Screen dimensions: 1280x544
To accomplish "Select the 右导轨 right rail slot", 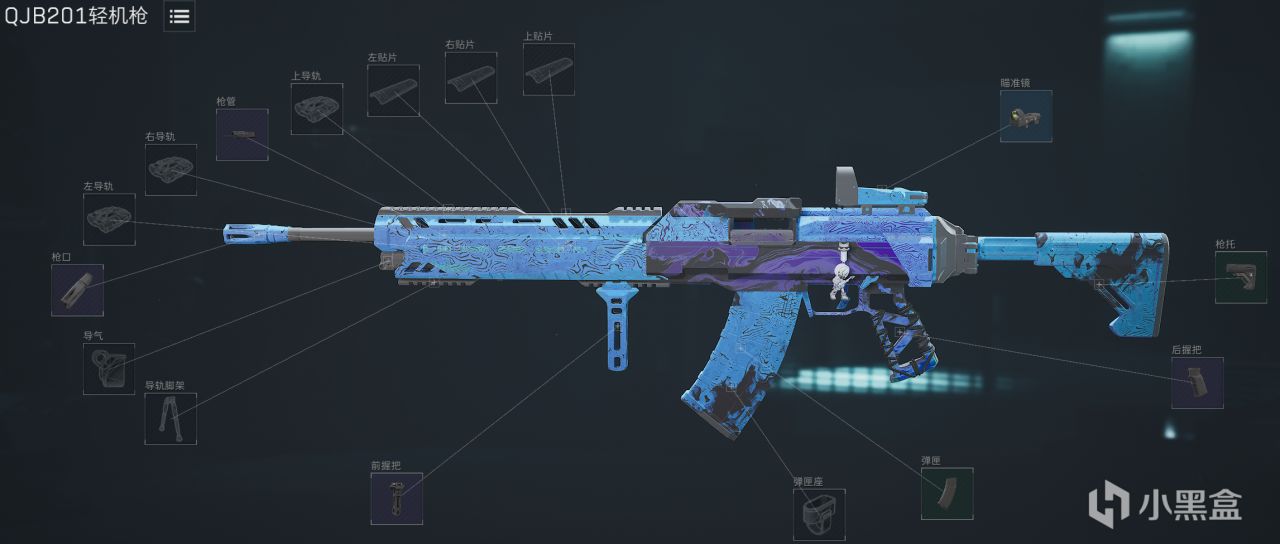I will pos(171,169).
